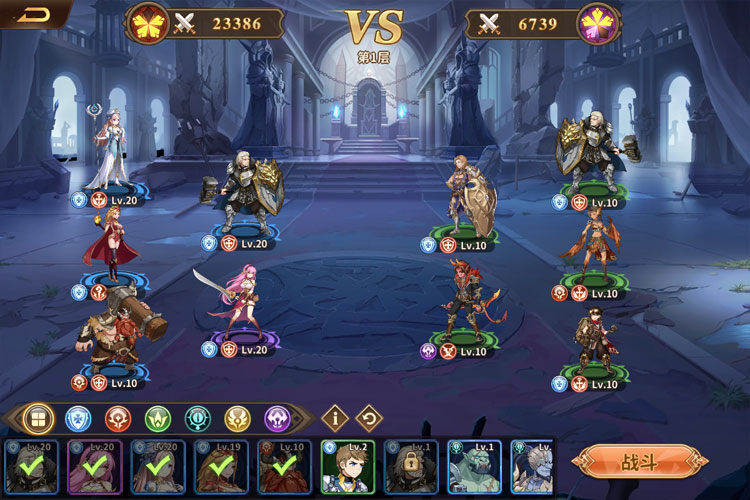The width and height of the screenshot is (750, 500).
Task: Filter heroes by the red class icon
Action: coord(118,418)
